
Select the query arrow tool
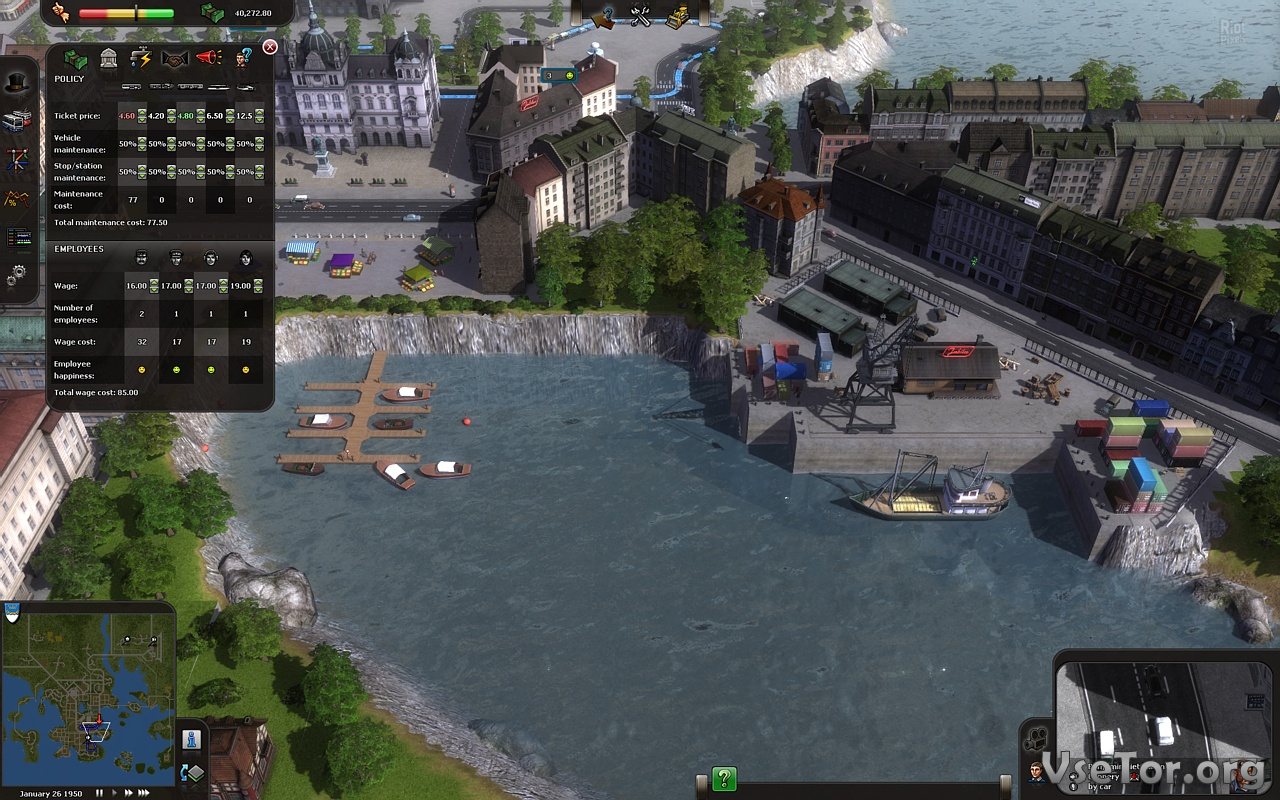604,16
